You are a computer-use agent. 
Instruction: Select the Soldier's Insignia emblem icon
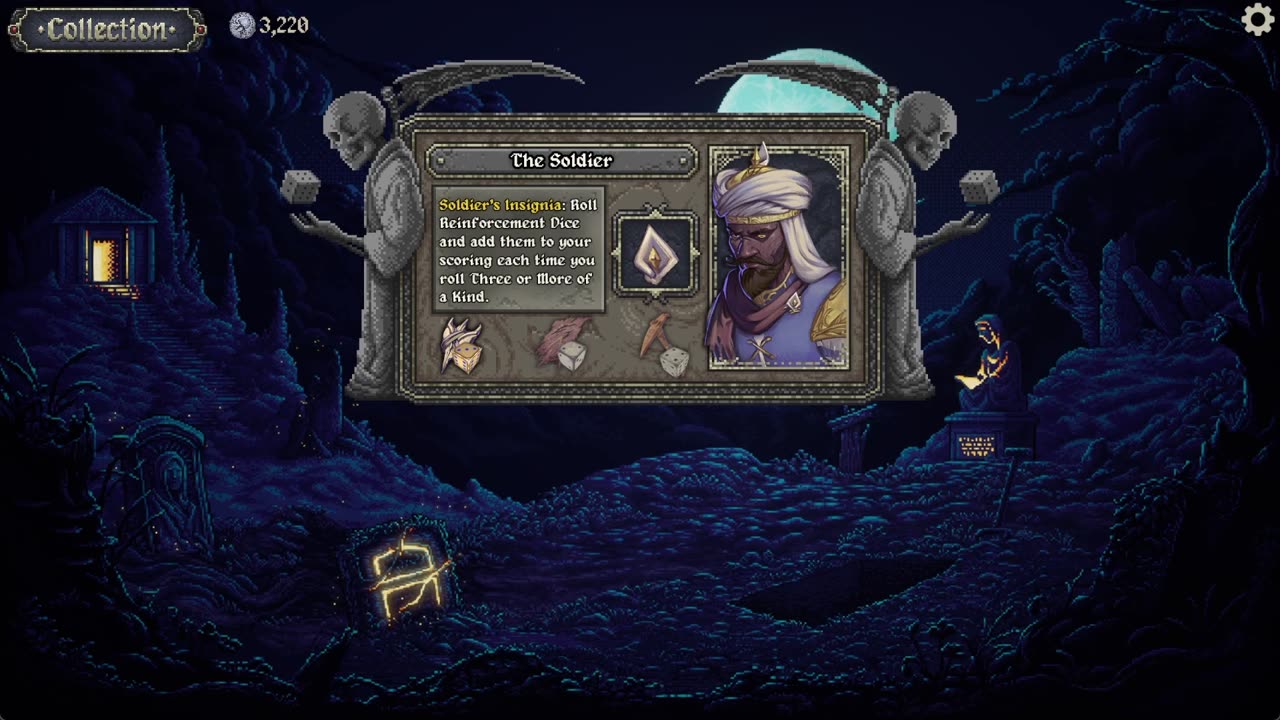tap(655, 255)
